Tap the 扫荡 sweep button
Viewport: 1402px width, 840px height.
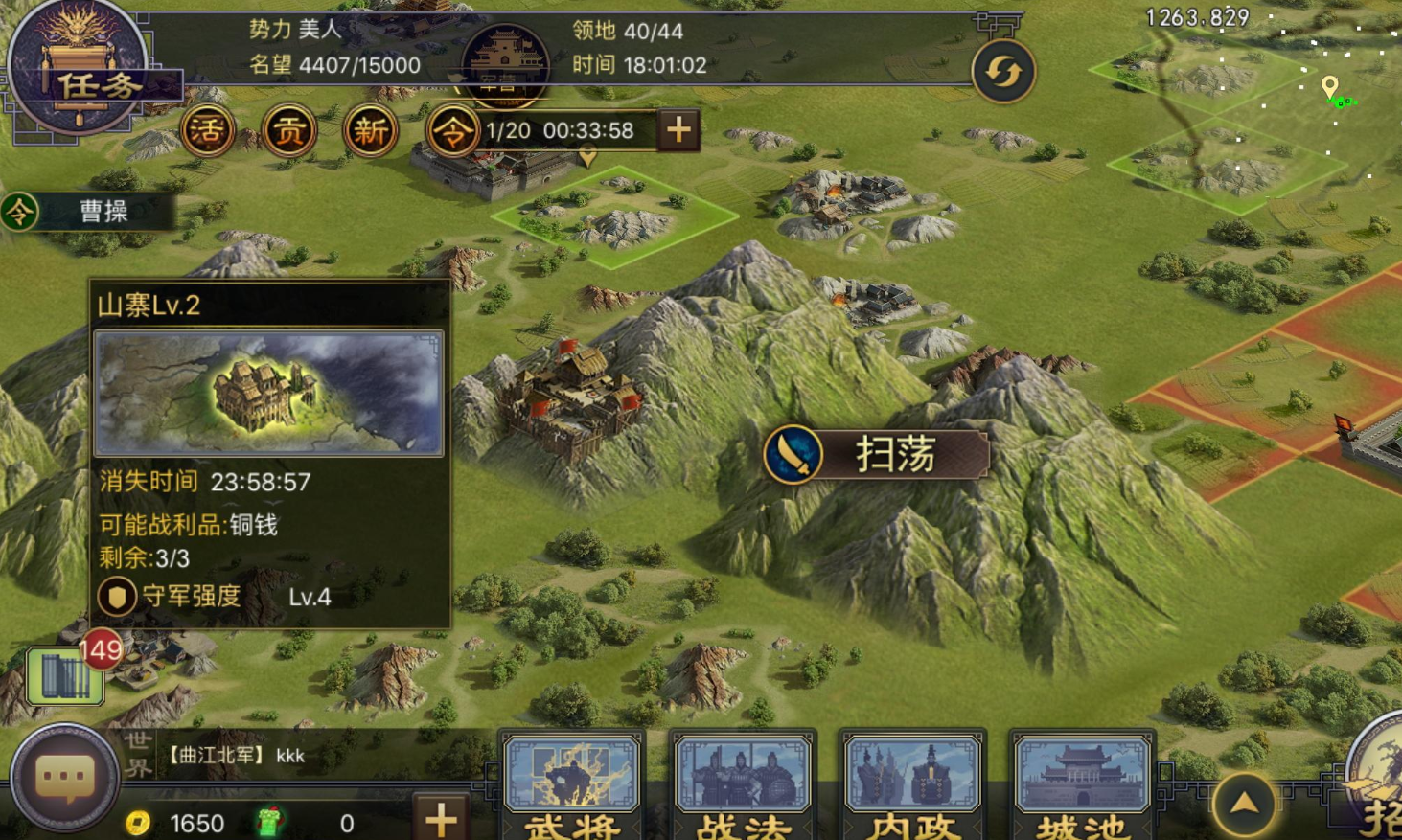click(x=875, y=454)
